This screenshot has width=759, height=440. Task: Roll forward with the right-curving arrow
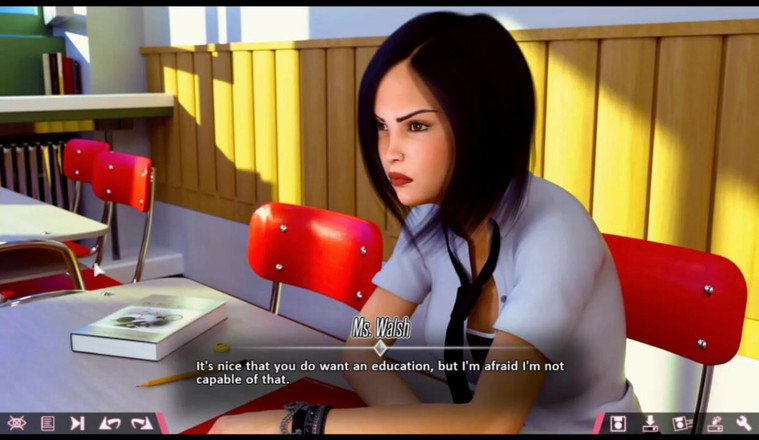tap(141, 423)
